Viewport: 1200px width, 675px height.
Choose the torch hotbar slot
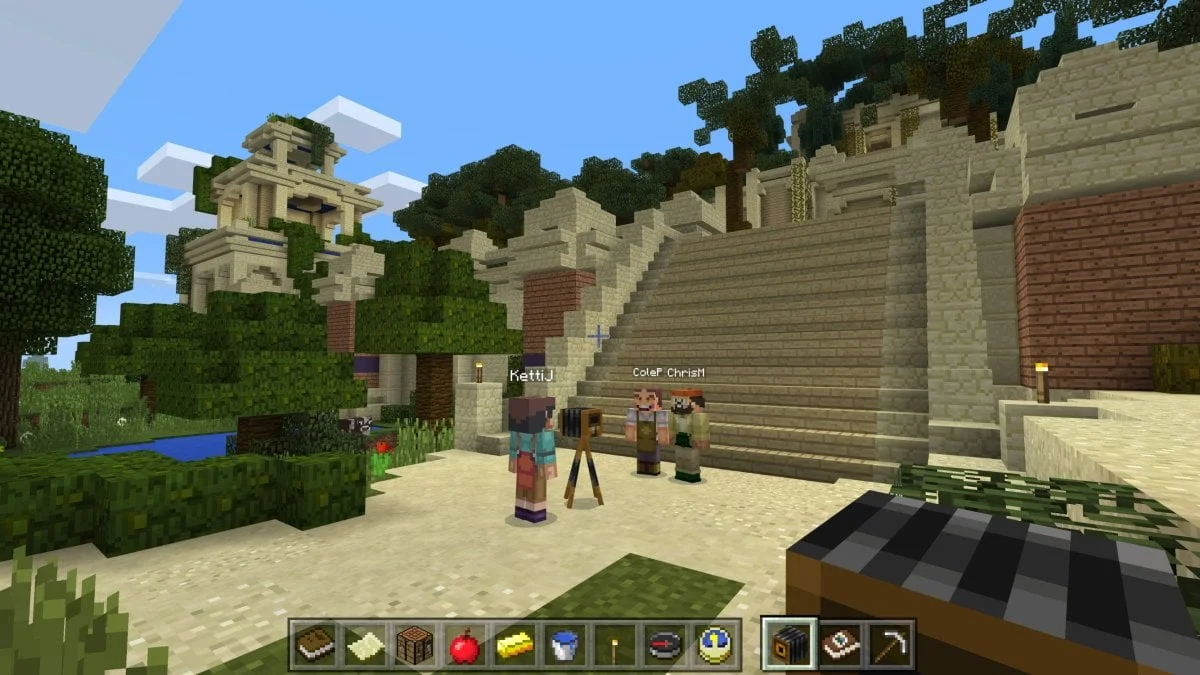614,644
